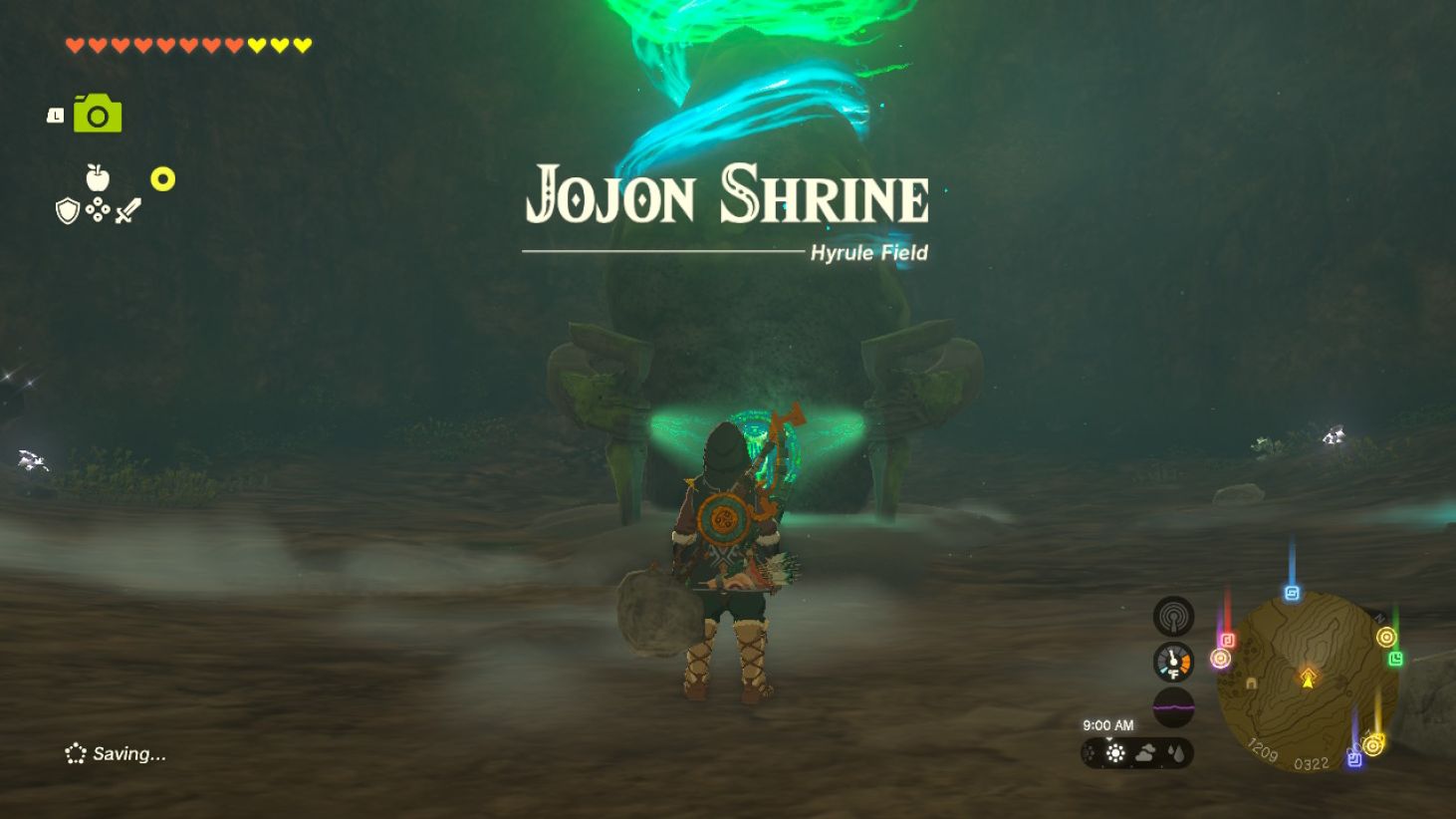Click the temperature gauge showing Fahrenheit
Viewport: 1456px width, 819px height.
point(1173,661)
